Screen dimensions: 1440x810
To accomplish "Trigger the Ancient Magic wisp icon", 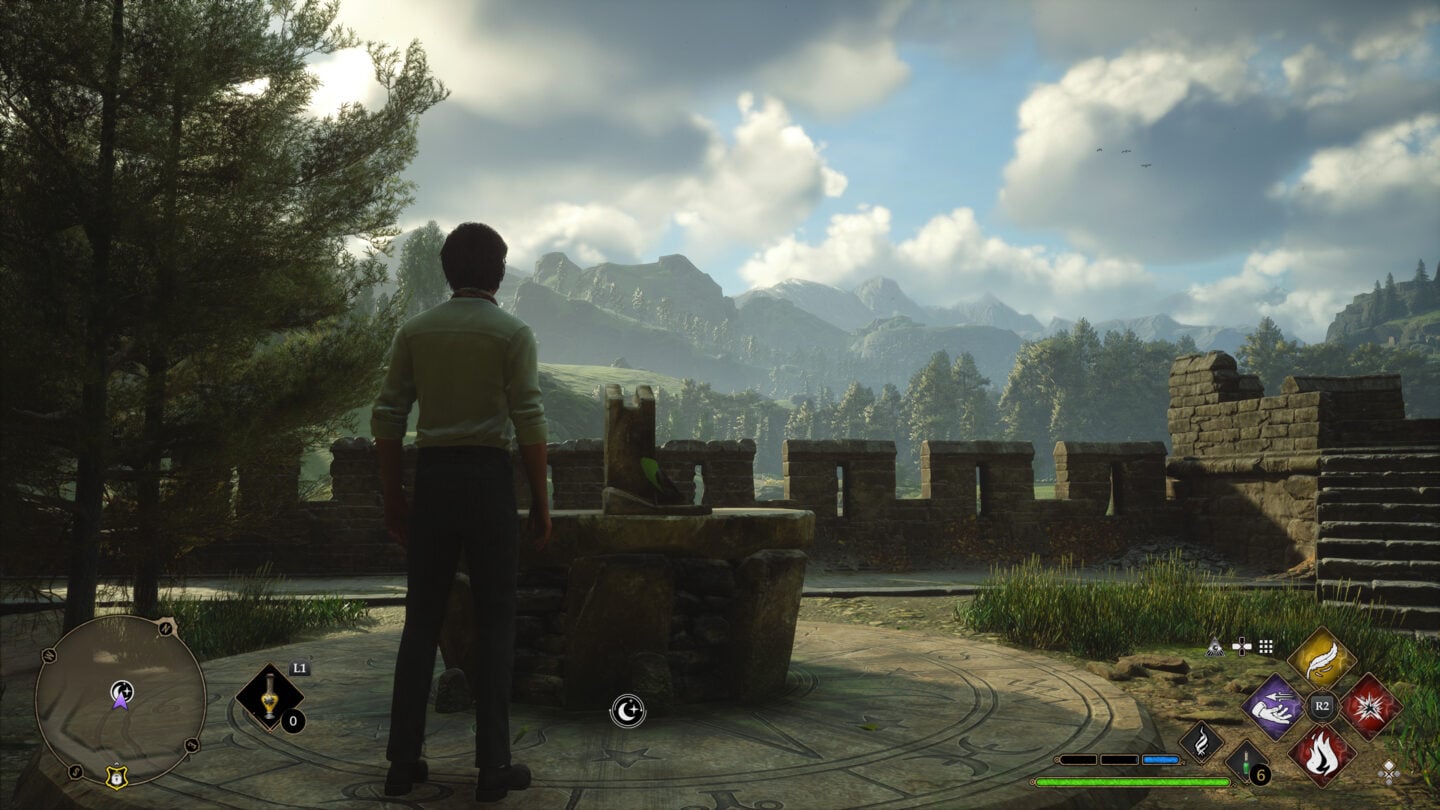I will [x=1200, y=742].
